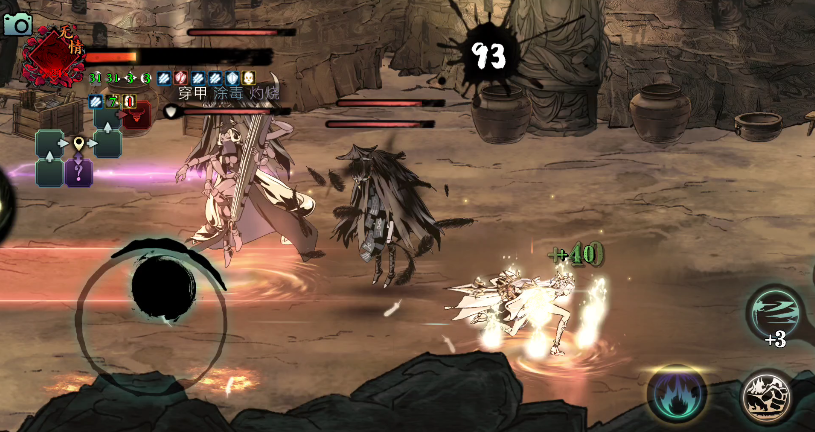Select the purple question mark room
This screenshot has height=432, width=815.
tap(79, 172)
